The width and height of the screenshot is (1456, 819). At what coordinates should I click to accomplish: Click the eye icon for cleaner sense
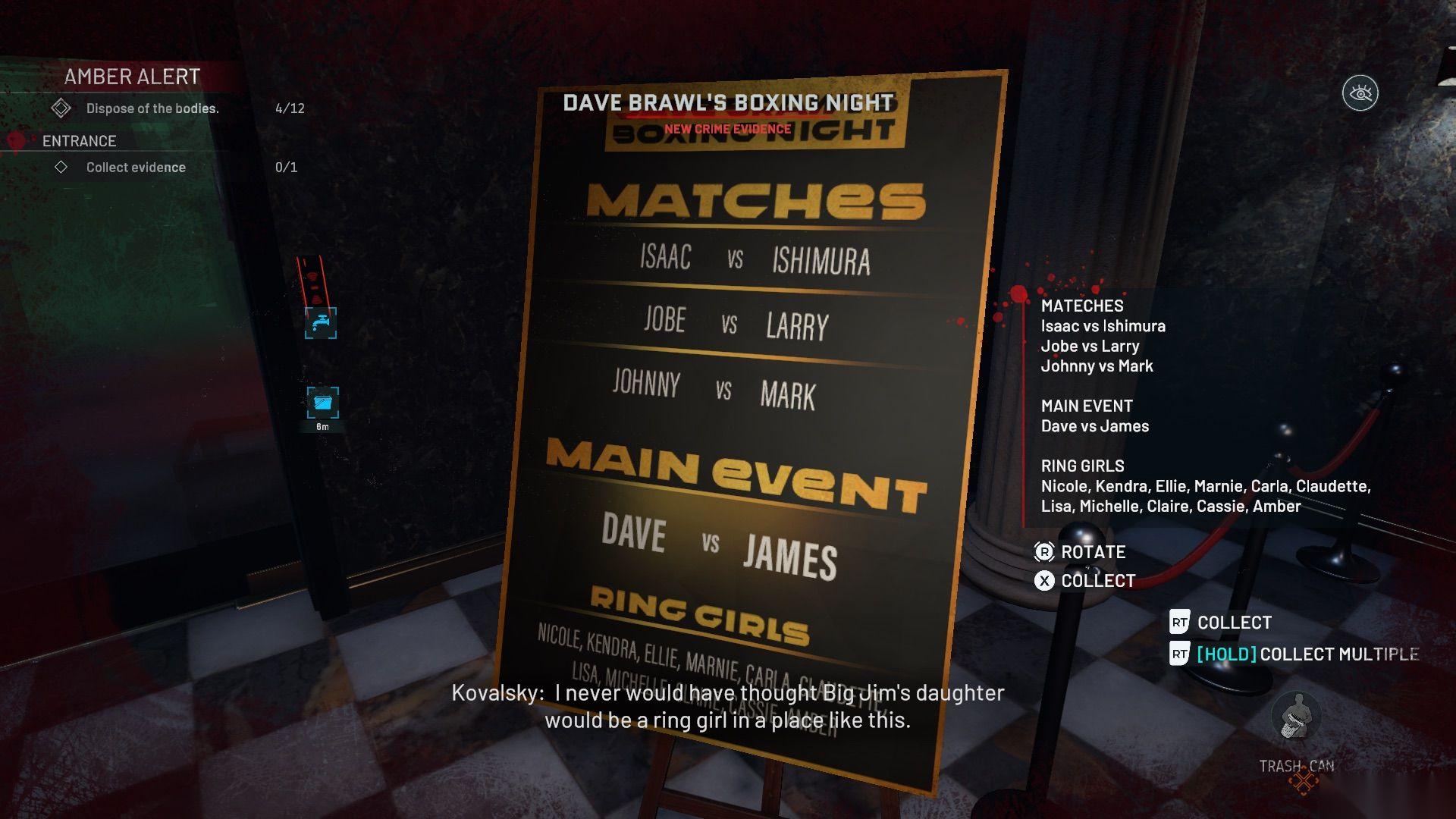pos(1360,94)
